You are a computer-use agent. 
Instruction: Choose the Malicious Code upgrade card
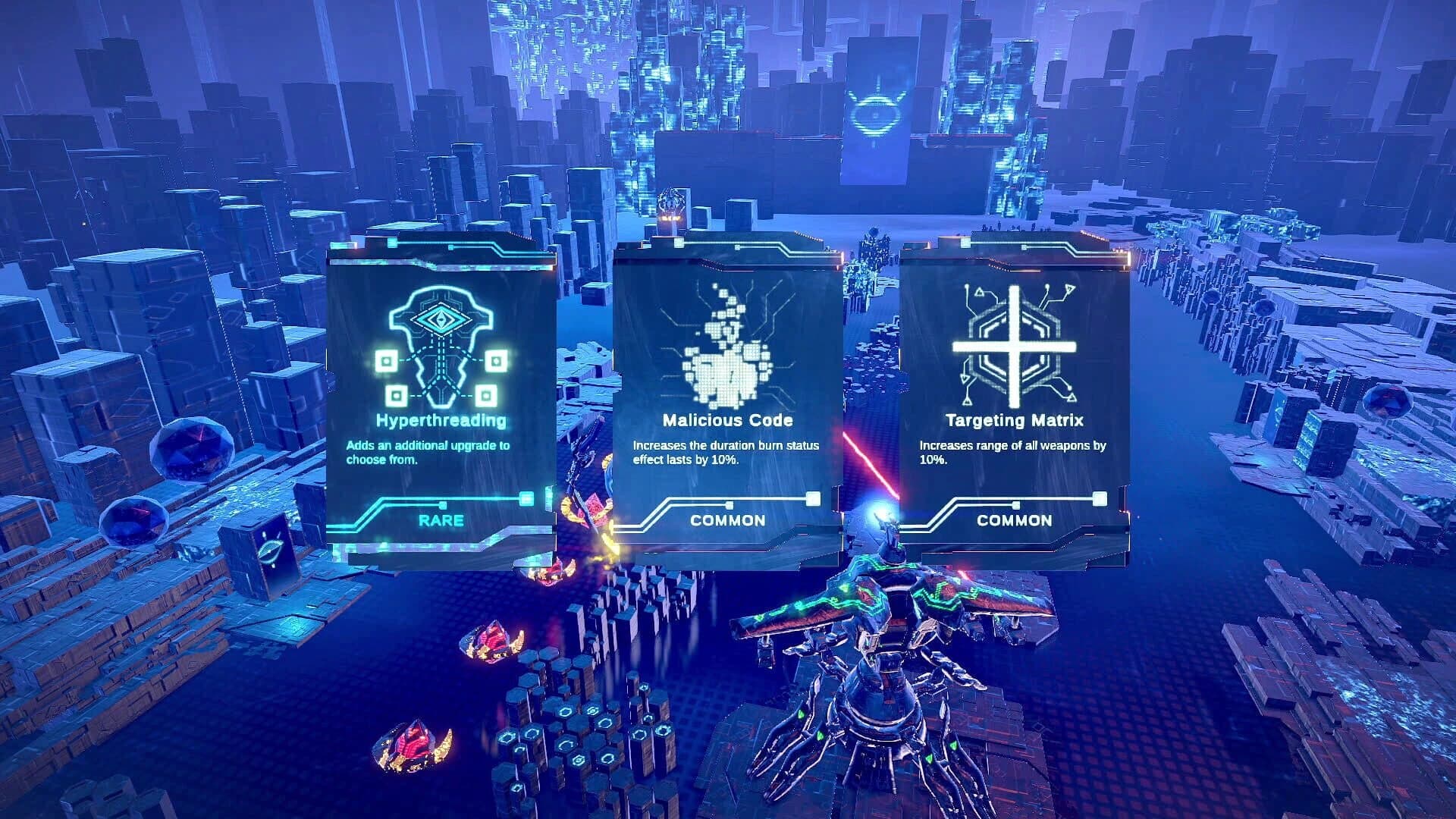pos(724,402)
